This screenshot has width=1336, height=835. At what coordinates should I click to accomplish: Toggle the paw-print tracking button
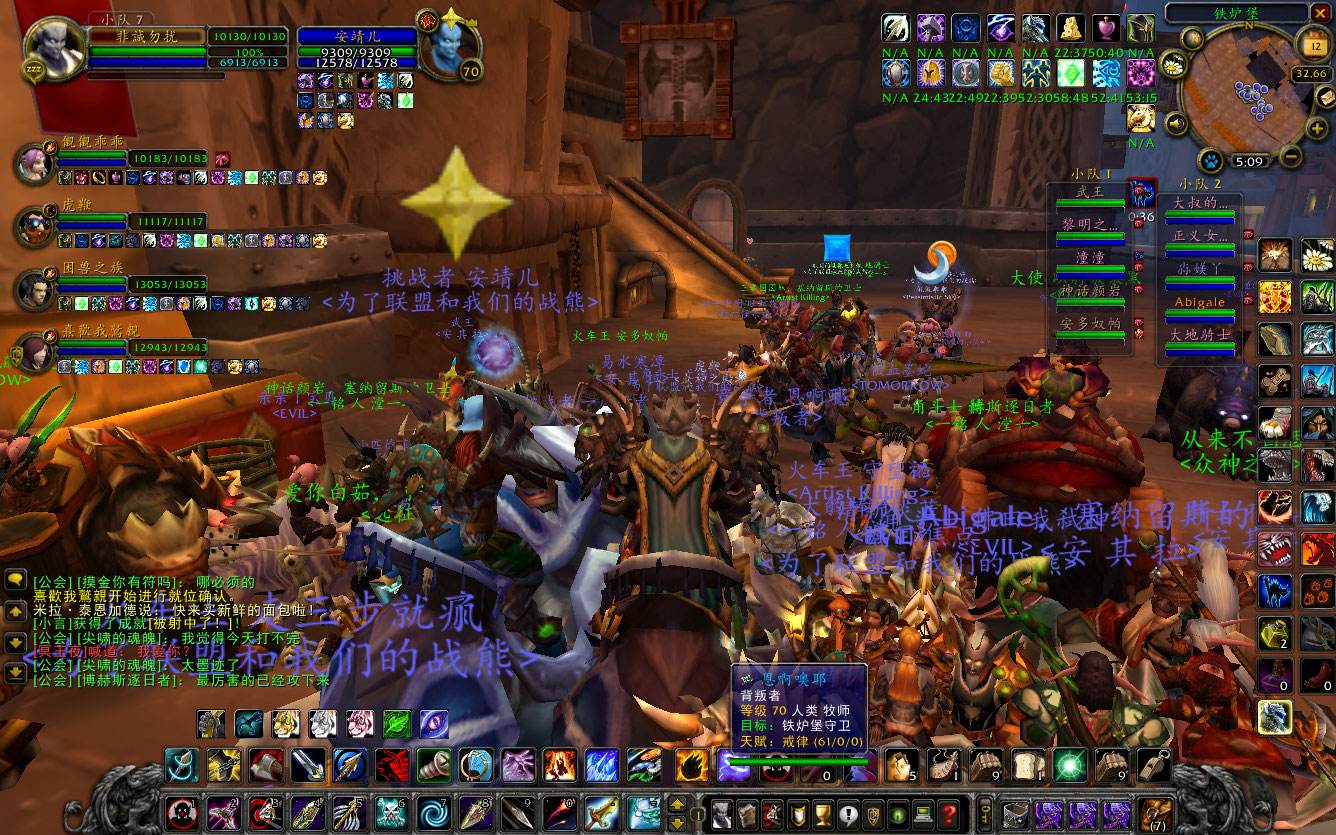coord(1211,160)
